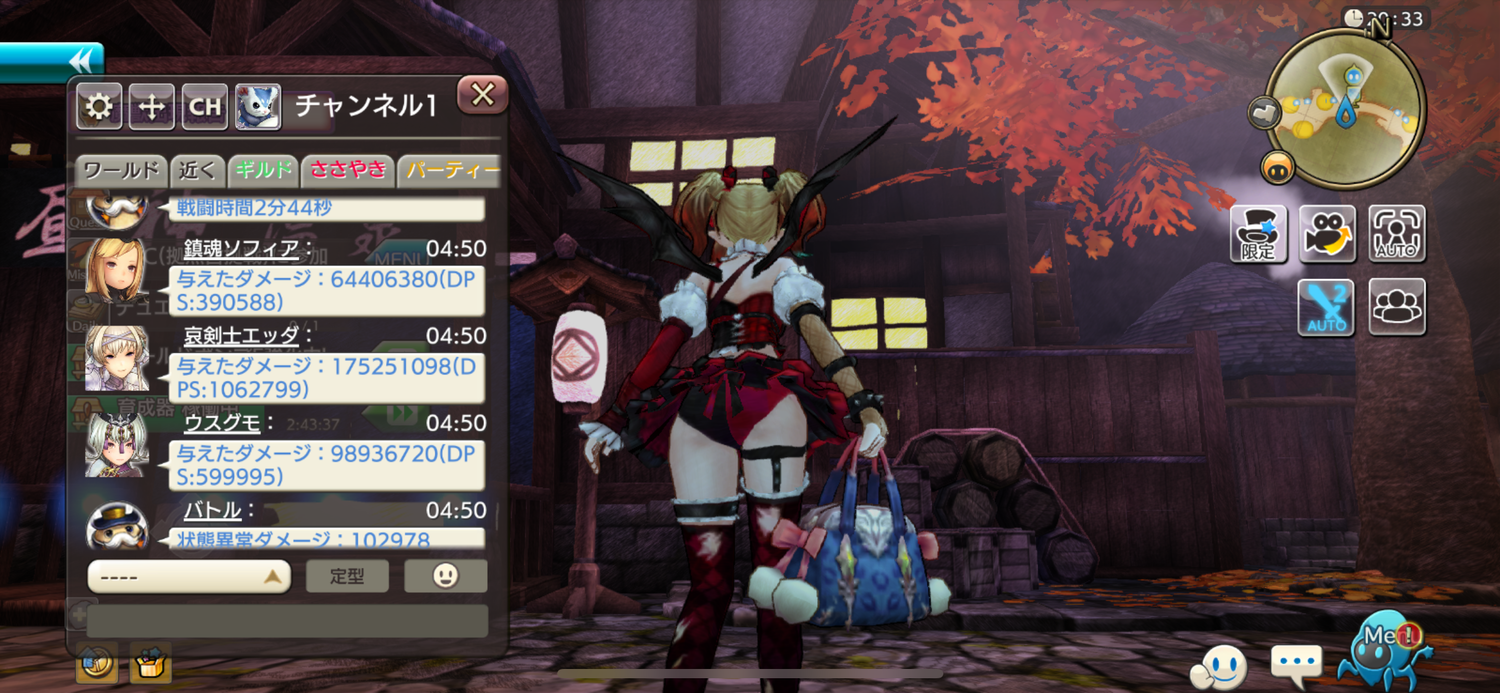Viewport: 1500px width, 693px height.
Task: Click the chat window move-arrows button
Action: click(x=151, y=107)
